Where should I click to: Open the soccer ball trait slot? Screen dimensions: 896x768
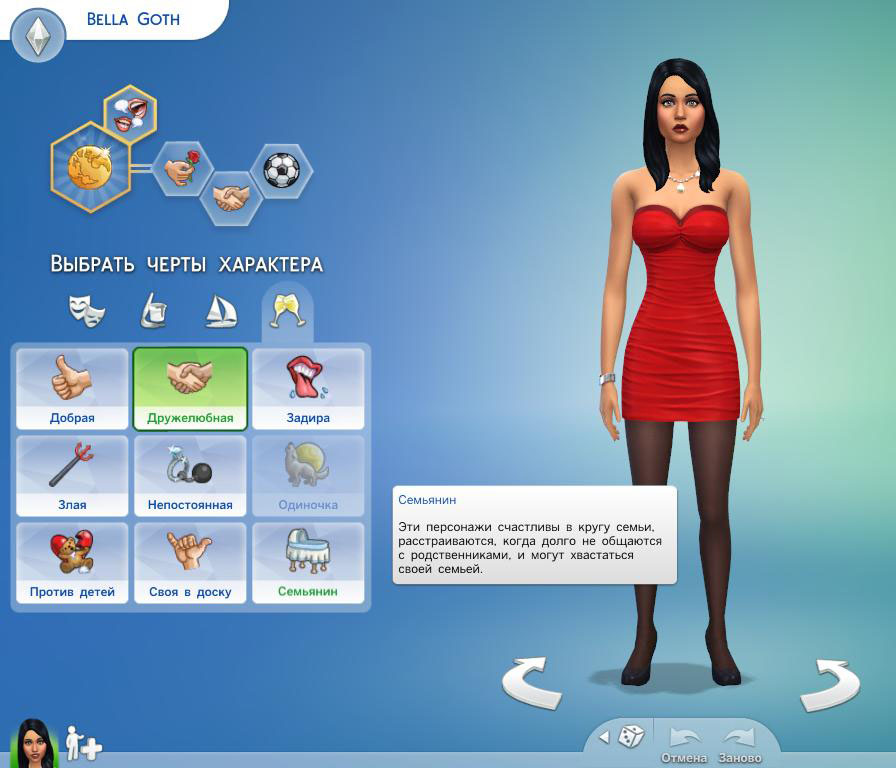click(281, 169)
